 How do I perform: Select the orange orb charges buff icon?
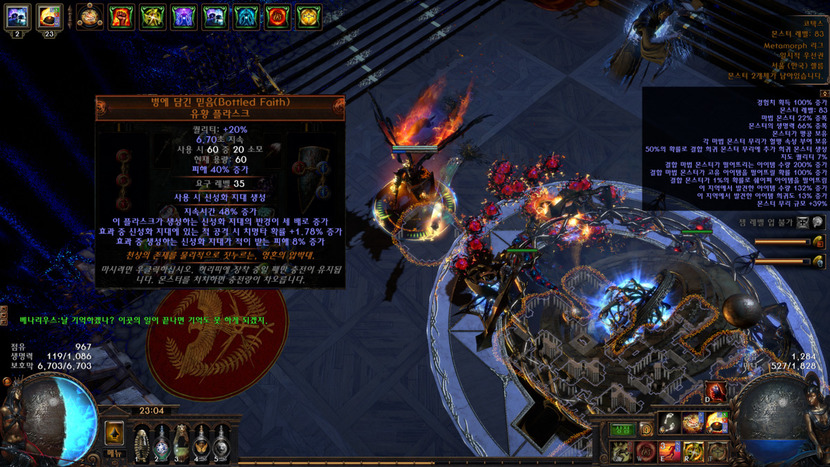click(x=89, y=15)
